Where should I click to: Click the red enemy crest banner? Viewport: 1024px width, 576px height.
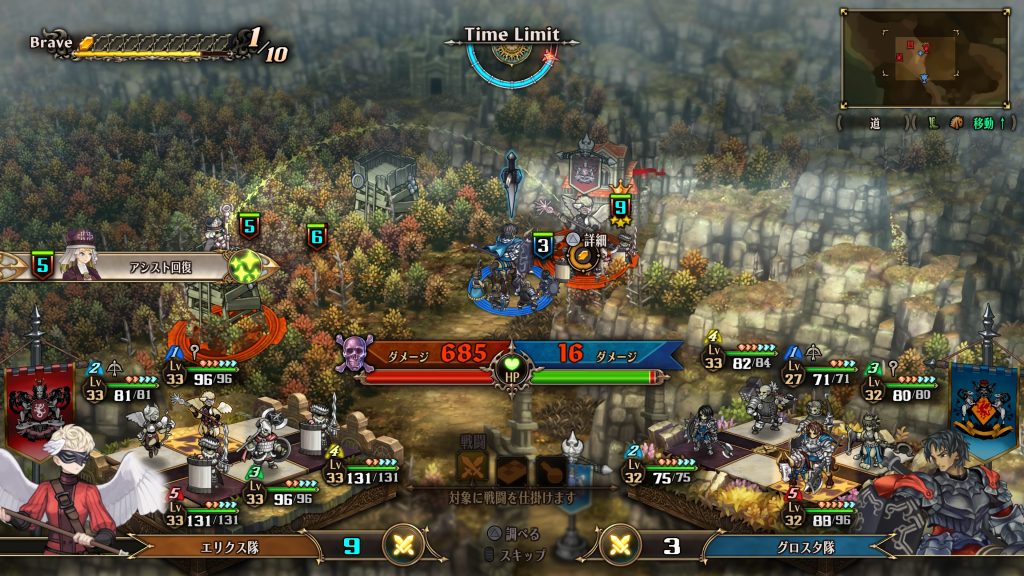click(x=40, y=405)
